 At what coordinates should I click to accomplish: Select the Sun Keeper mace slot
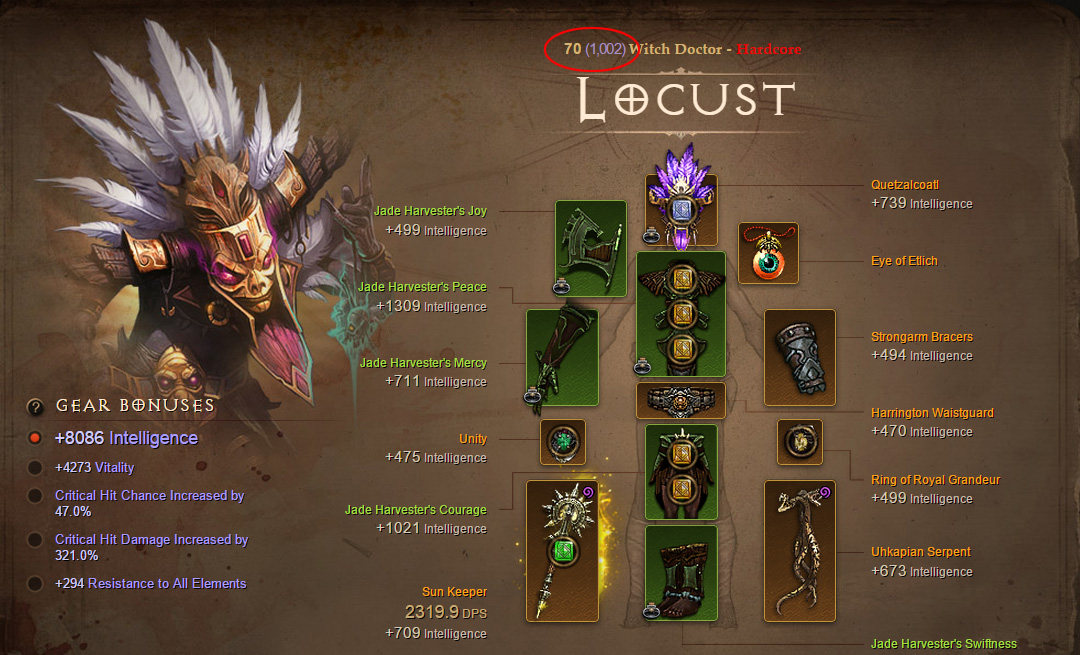[562, 550]
